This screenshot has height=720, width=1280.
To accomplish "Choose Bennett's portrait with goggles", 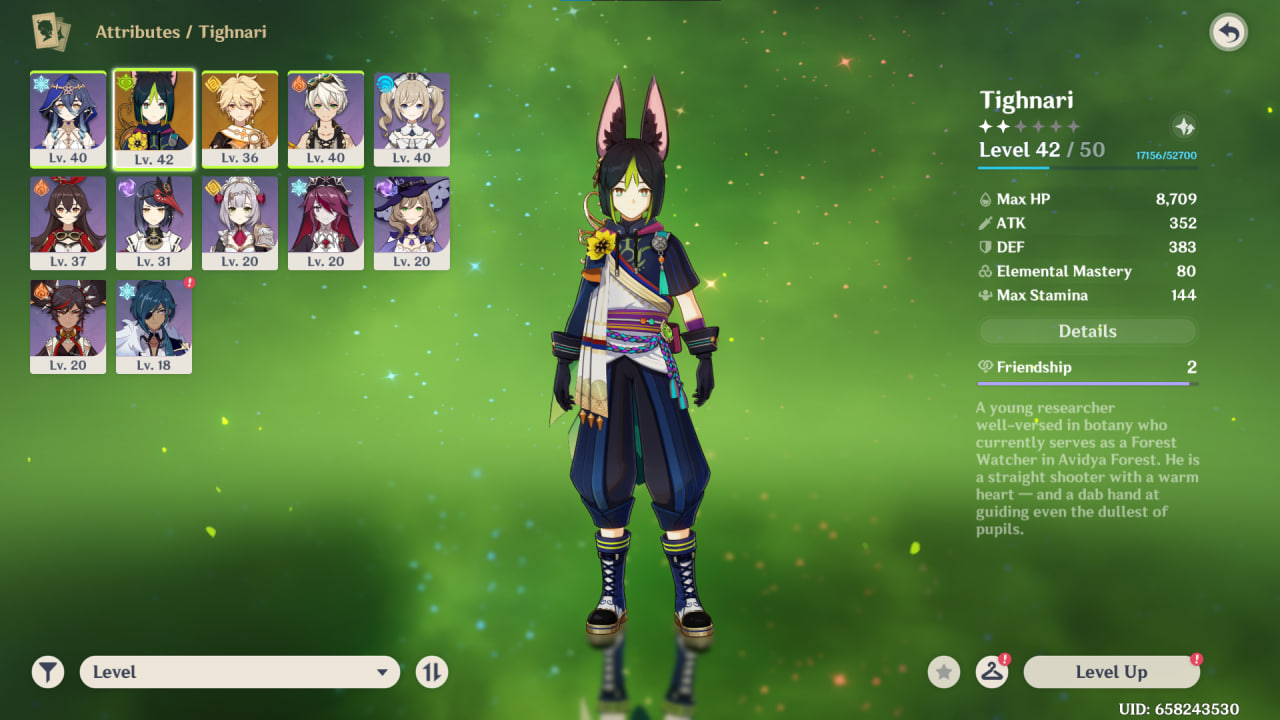I will [x=326, y=118].
